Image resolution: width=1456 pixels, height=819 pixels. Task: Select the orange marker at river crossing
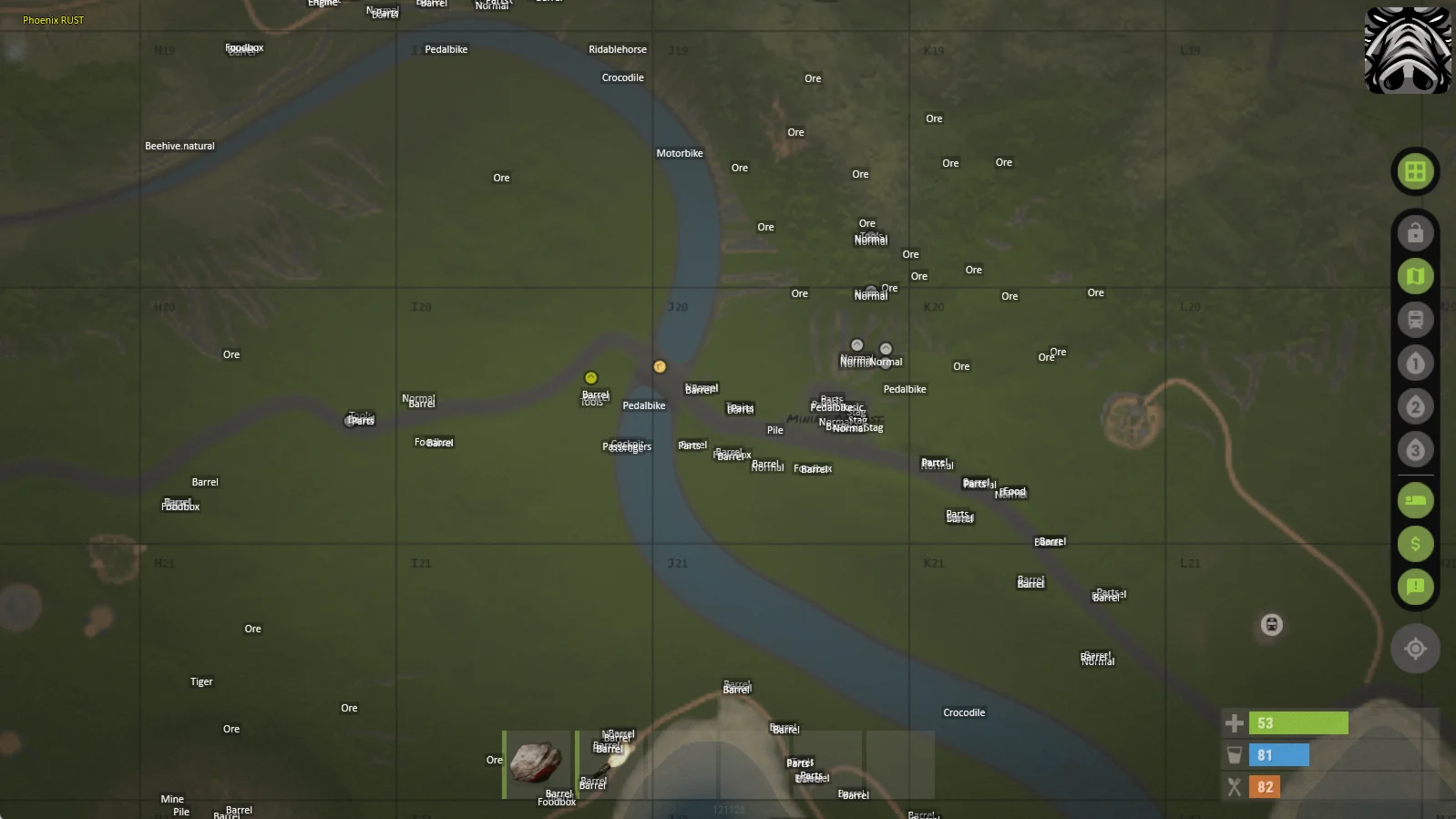tap(660, 367)
